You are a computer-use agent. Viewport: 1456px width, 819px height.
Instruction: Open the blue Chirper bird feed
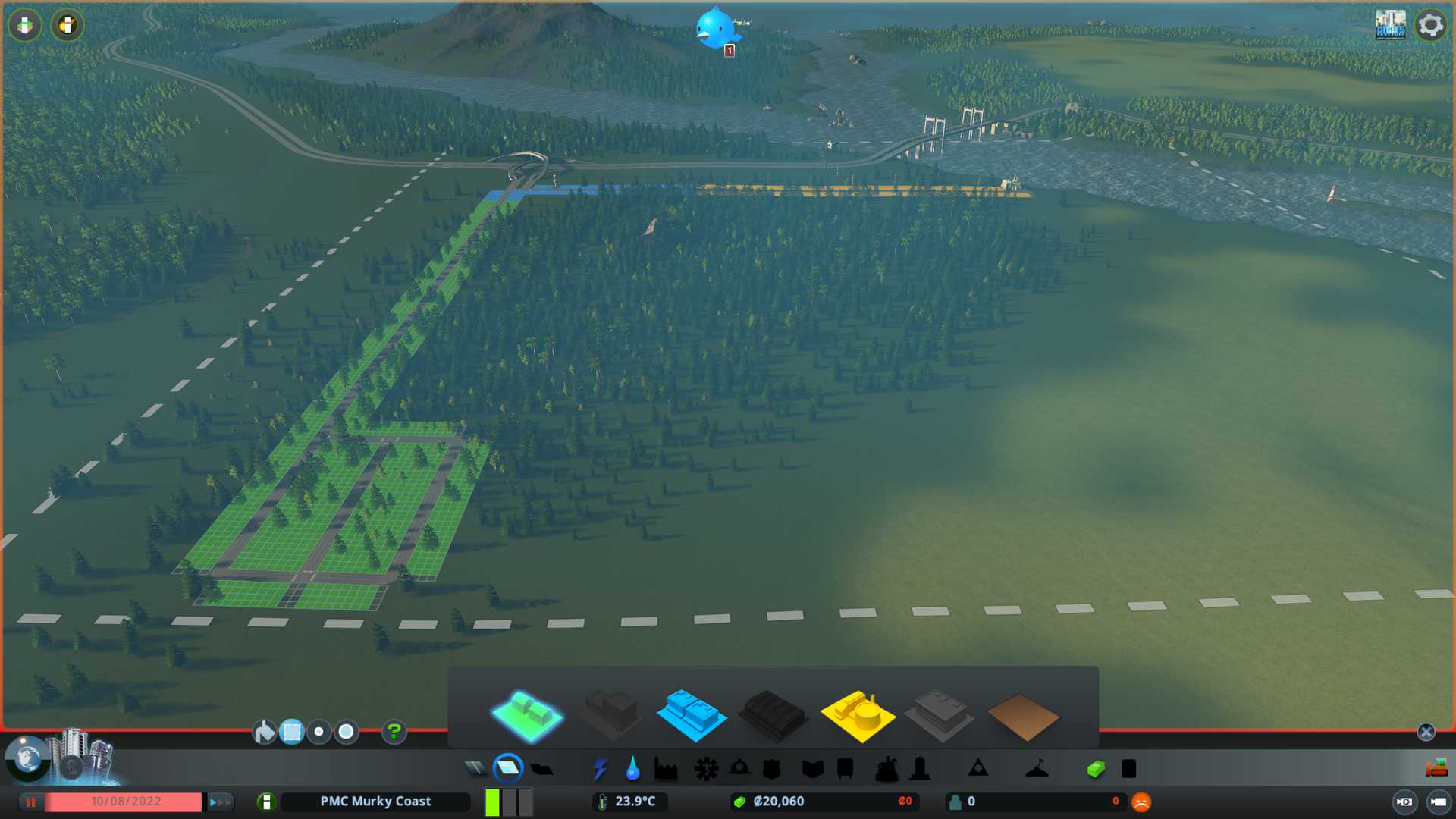tap(714, 29)
